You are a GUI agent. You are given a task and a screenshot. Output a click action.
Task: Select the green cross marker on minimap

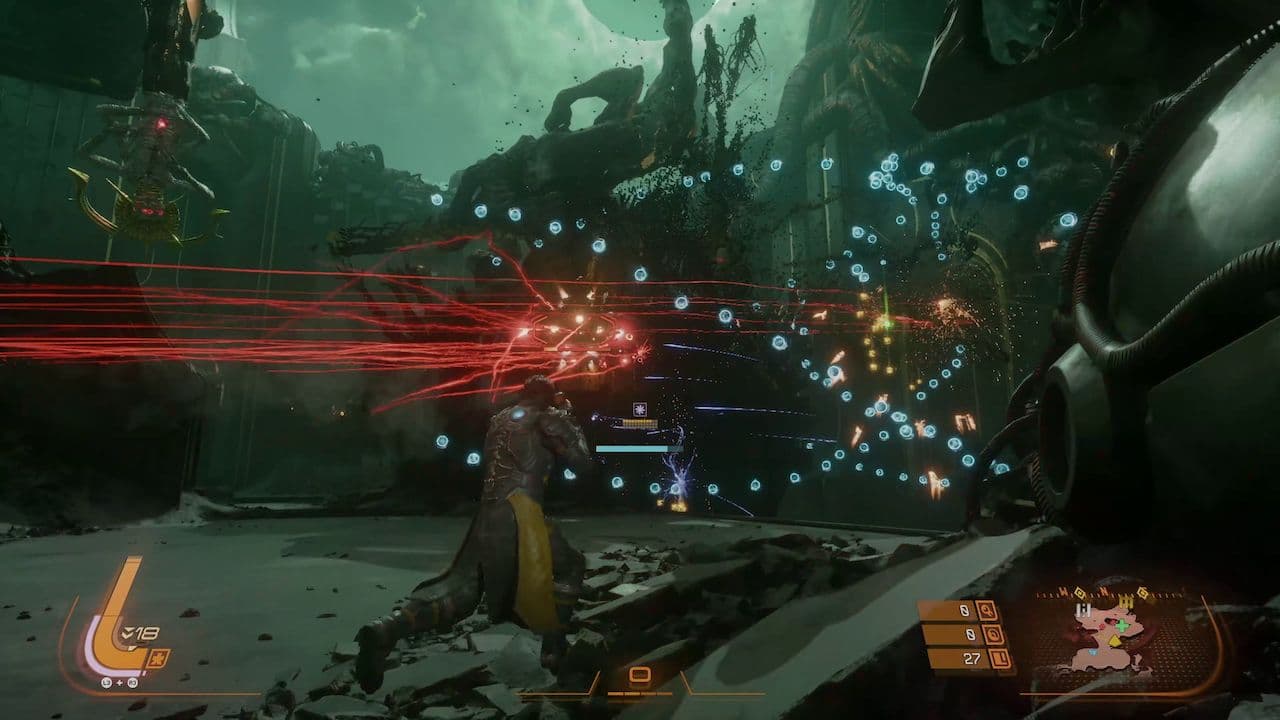pyautogui.click(x=1121, y=626)
